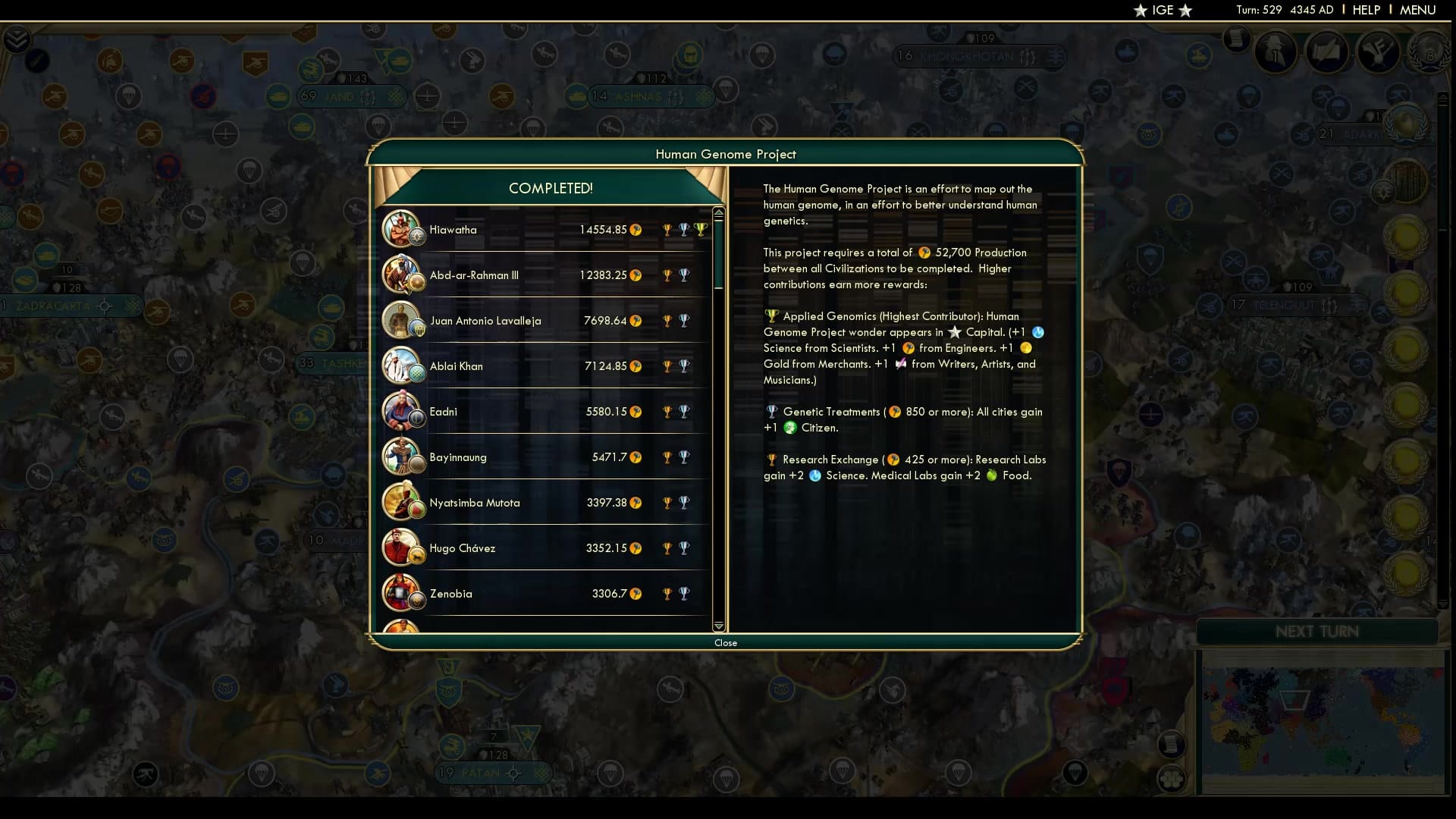Click the trophy icon beside Zenobia's score
Screen dimensions: 1456x819
pos(667,594)
